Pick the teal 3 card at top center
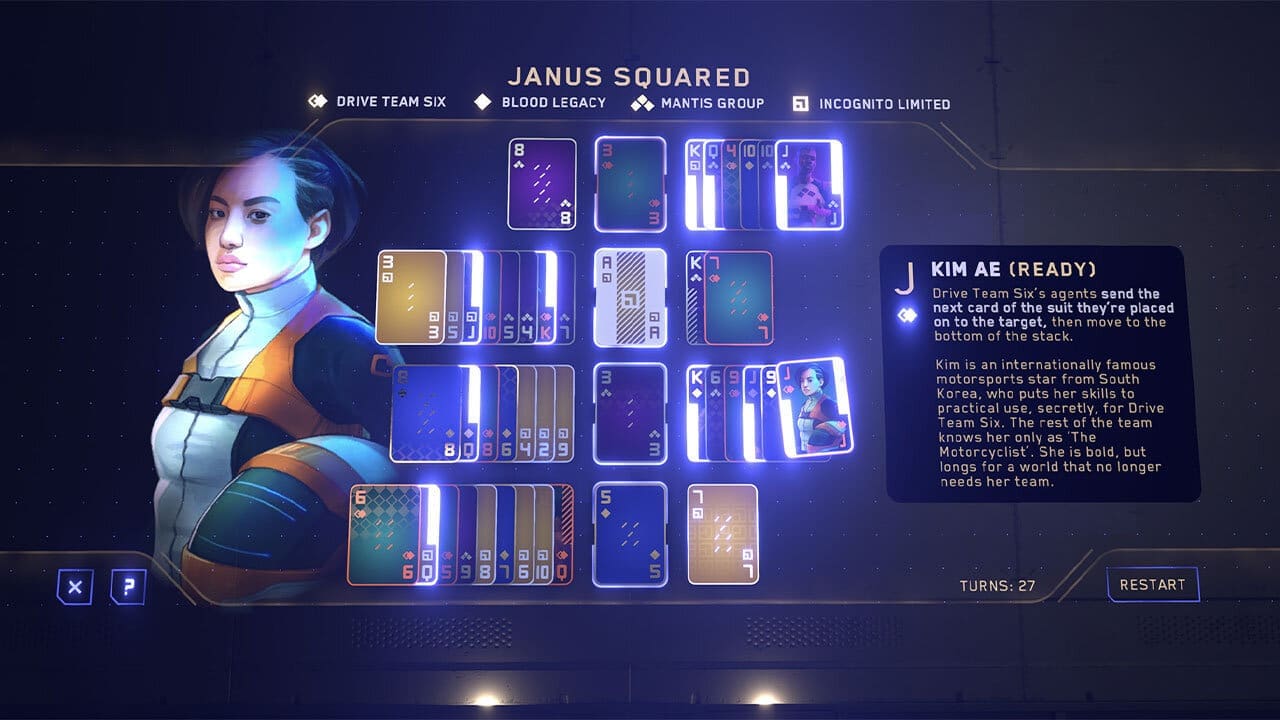 point(630,184)
